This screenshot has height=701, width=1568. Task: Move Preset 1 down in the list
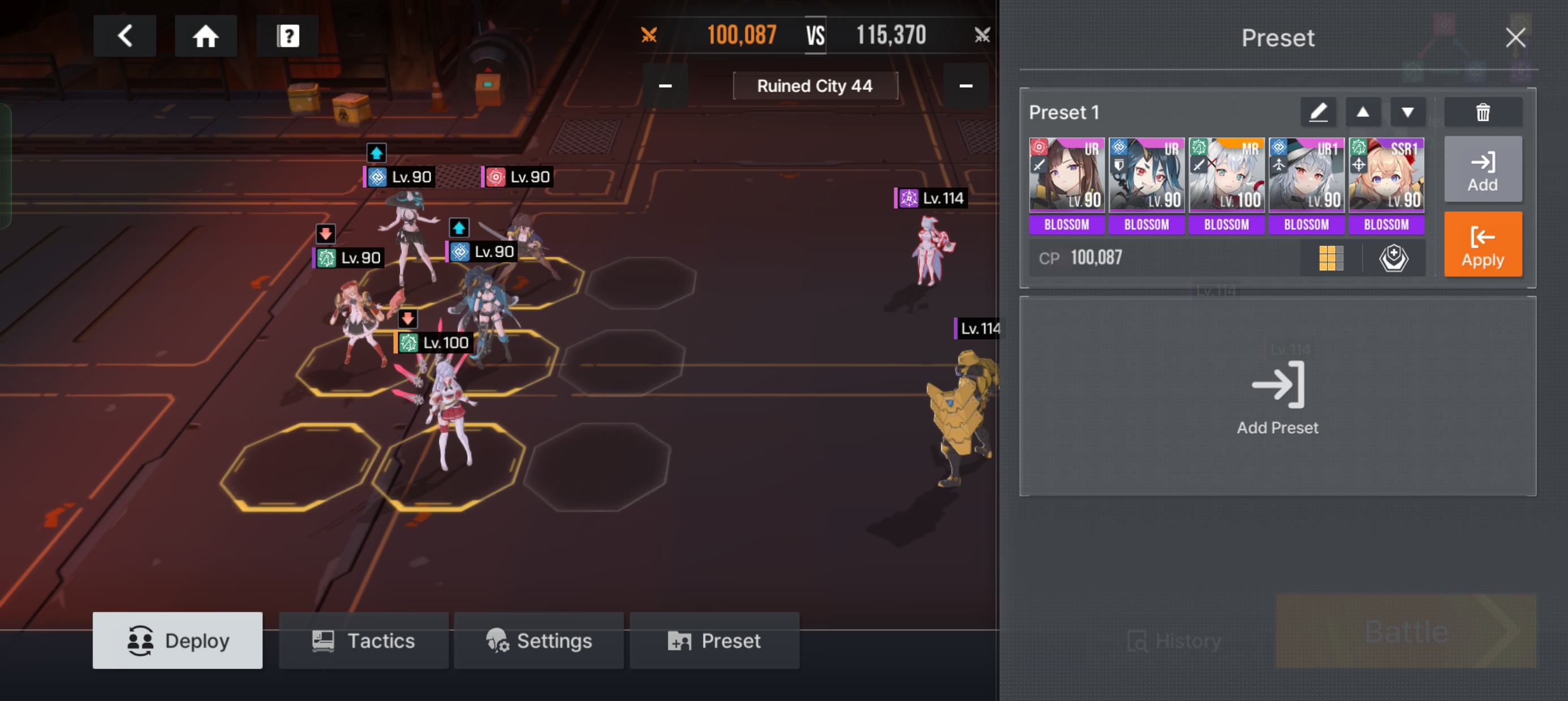(x=1407, y=112)
